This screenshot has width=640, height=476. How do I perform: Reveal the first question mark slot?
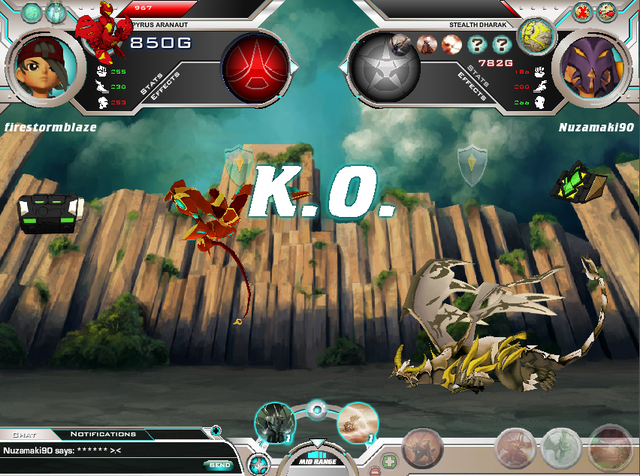(477, 45)
